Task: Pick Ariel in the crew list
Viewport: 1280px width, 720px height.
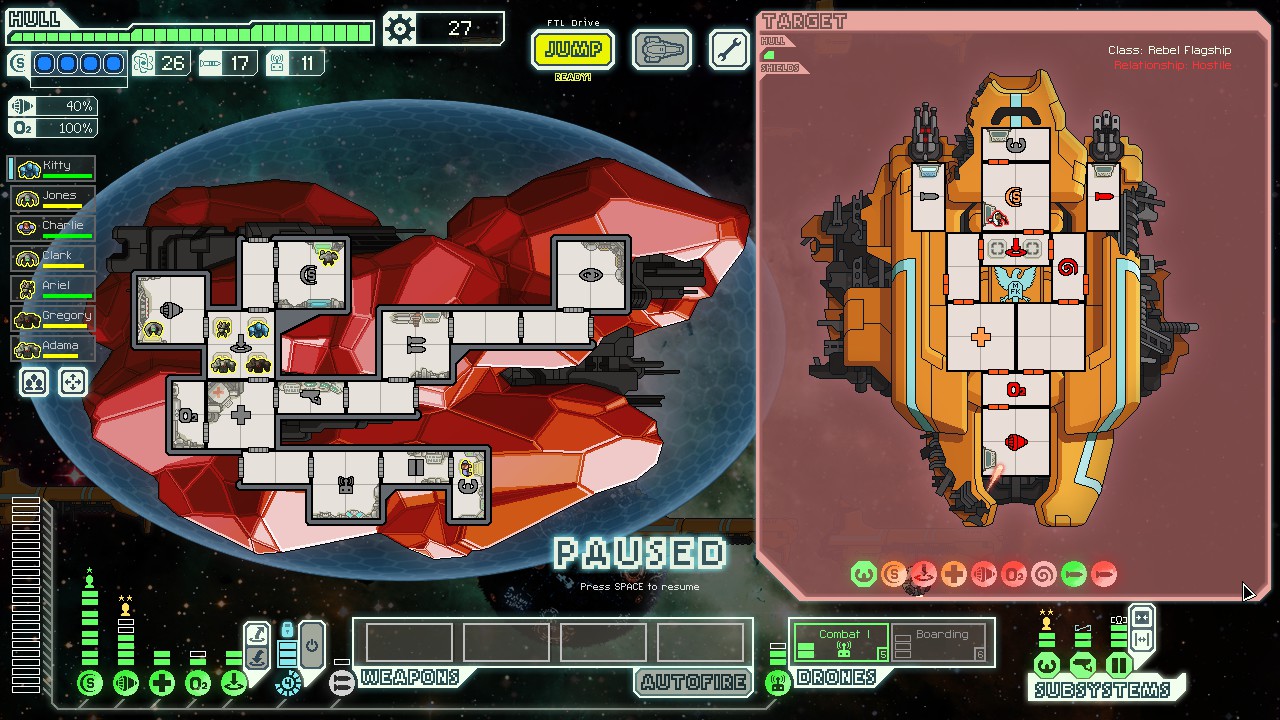Action: 53,288
